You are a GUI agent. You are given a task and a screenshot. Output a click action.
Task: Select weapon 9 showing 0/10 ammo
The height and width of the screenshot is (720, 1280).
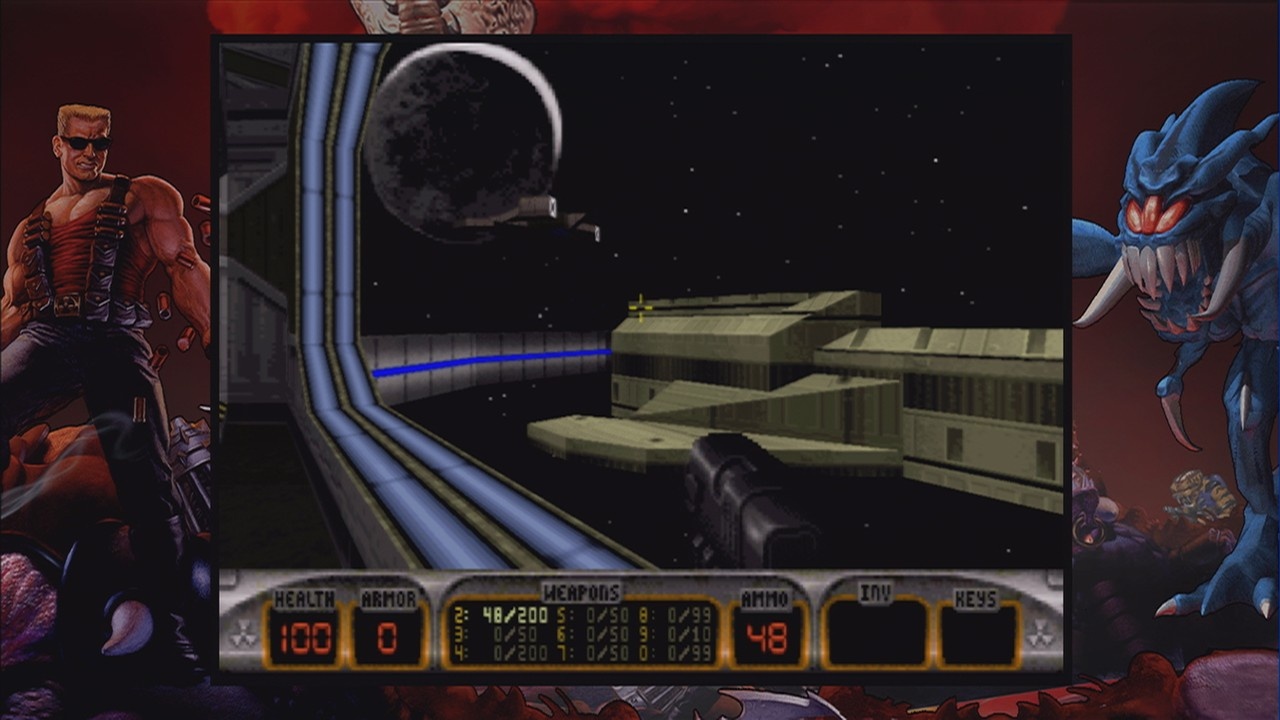point(690,634)
